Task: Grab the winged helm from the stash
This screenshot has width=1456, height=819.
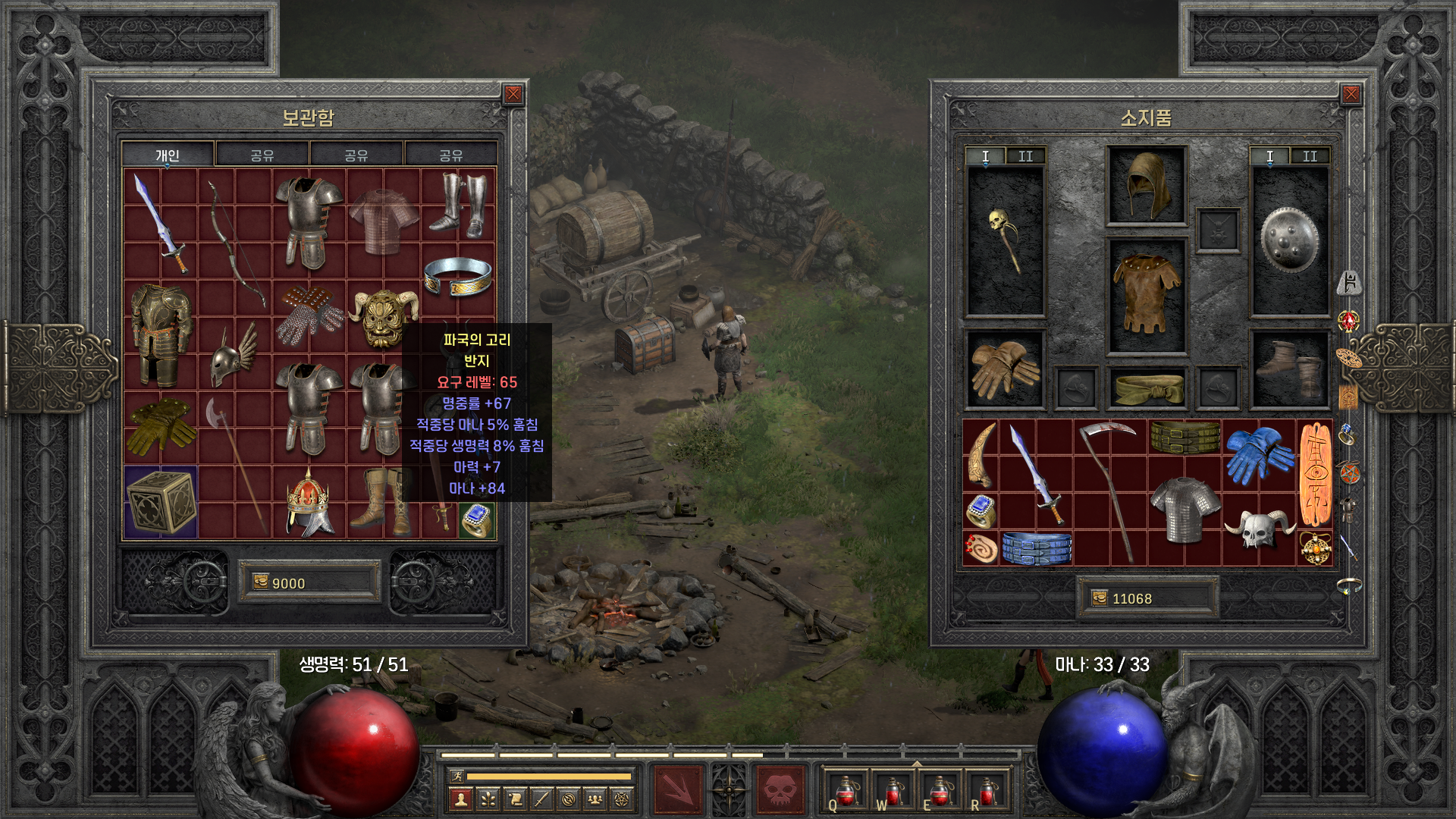Action: [234, 355]
